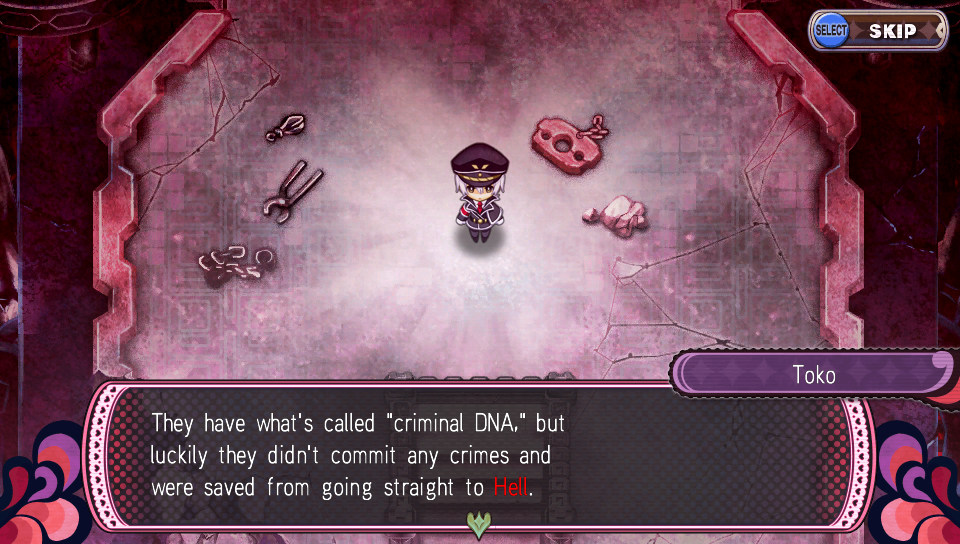Skip the dialogue with the SKIP button
The height and width of the screenshot is (544, 960).
(x=879, y=31)
